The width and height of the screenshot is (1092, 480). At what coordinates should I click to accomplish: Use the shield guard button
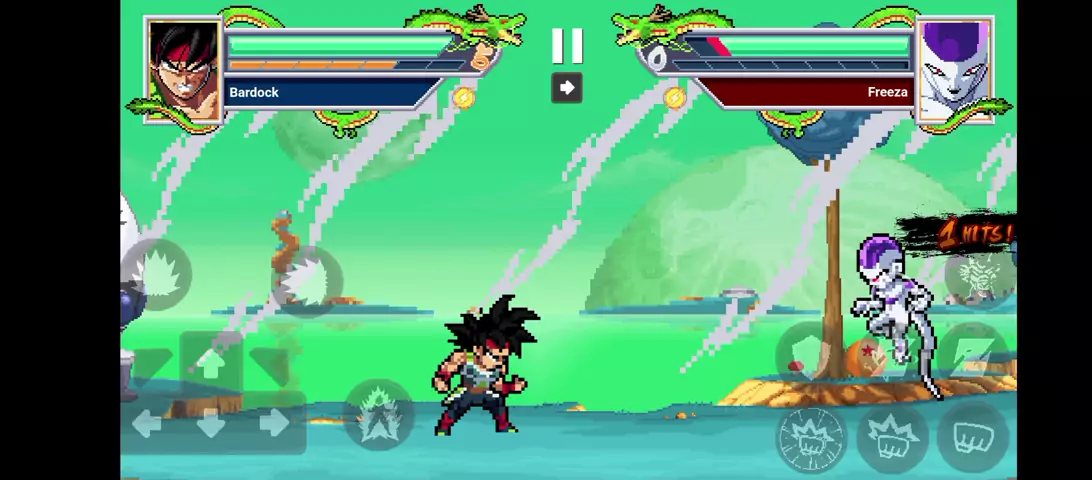[808, 353]
